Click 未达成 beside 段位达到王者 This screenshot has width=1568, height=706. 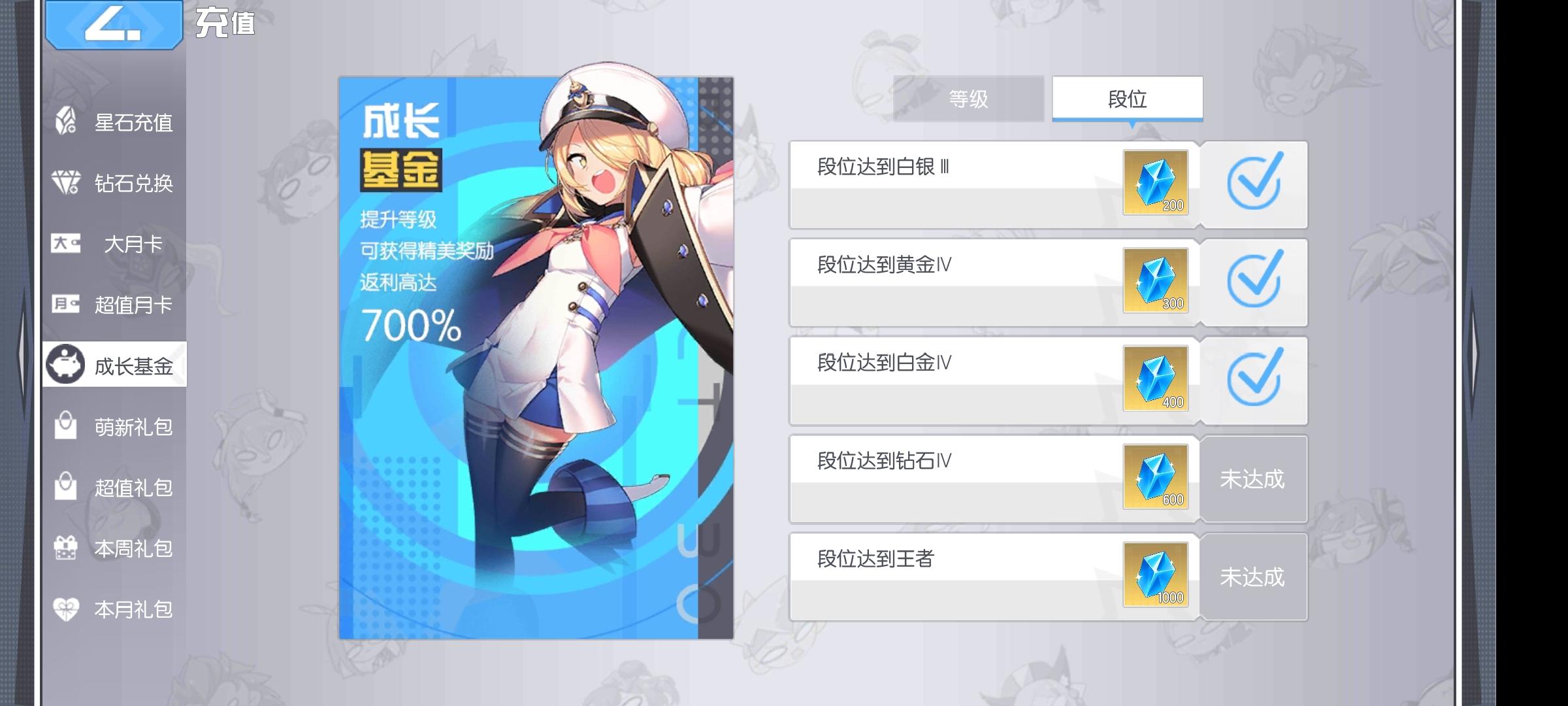(x=1253, y=577)
